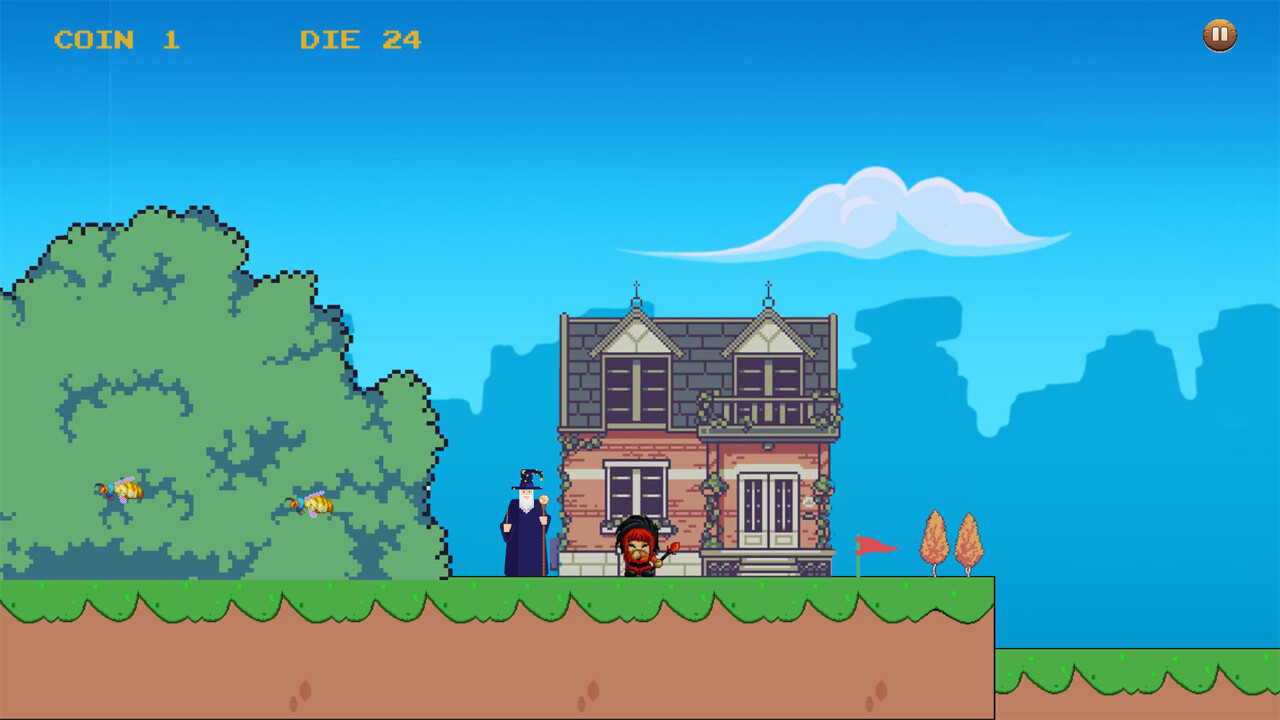
Task: Select the taller orange tree
Action: point(935,535)
